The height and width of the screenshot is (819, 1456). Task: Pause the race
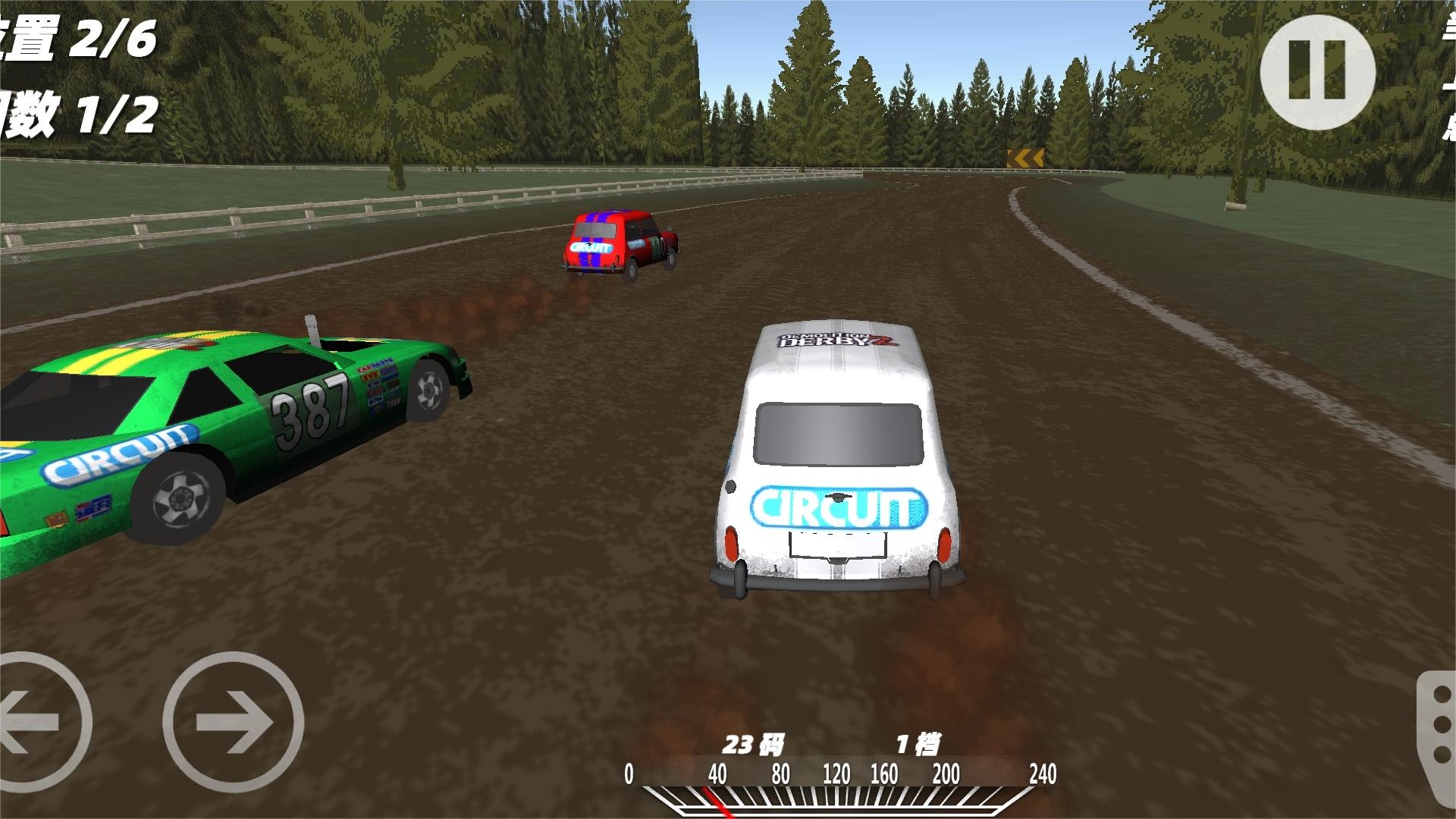click(1317, 71)
